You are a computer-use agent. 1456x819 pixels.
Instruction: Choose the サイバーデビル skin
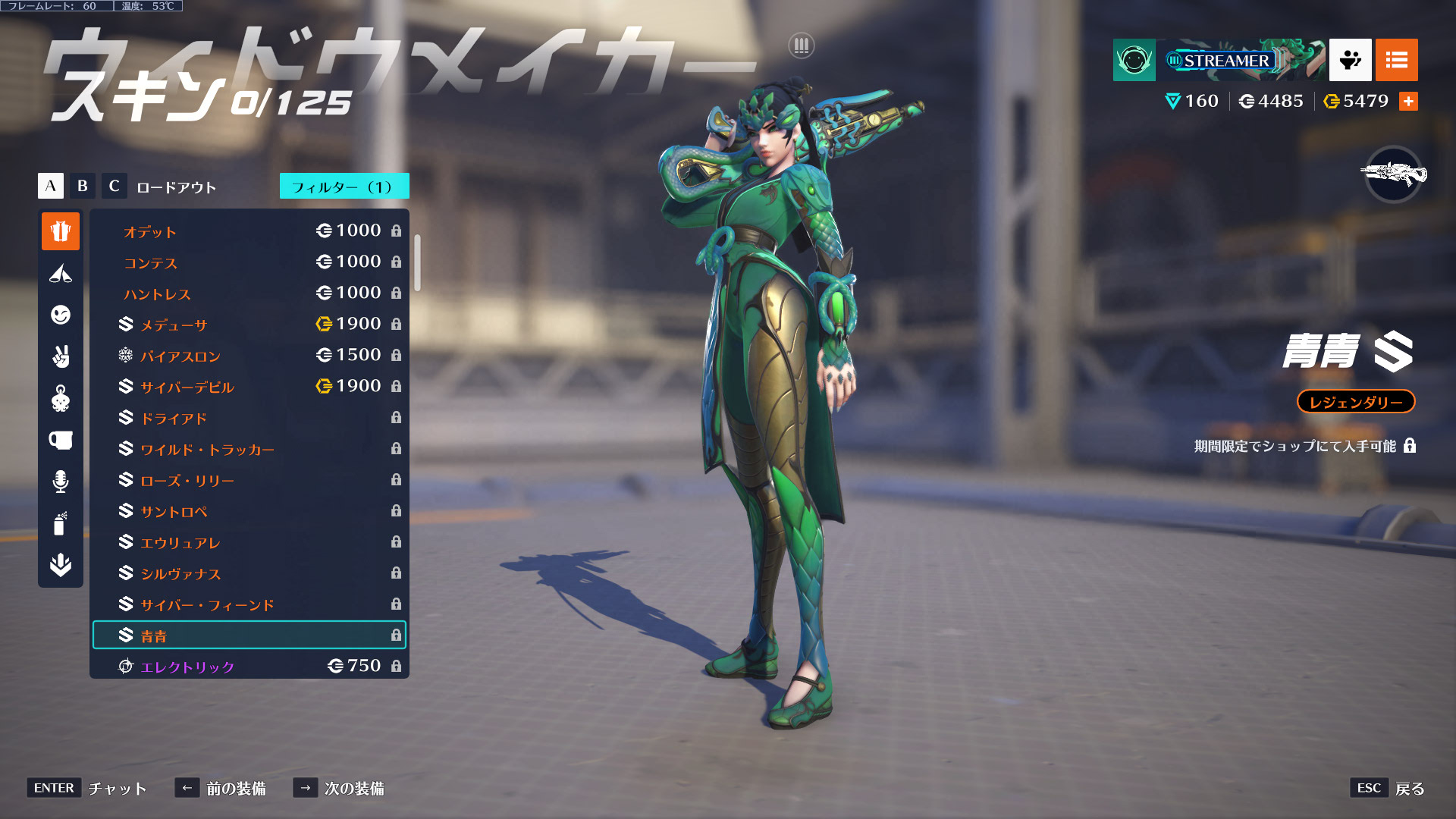[x=249, y=387]
